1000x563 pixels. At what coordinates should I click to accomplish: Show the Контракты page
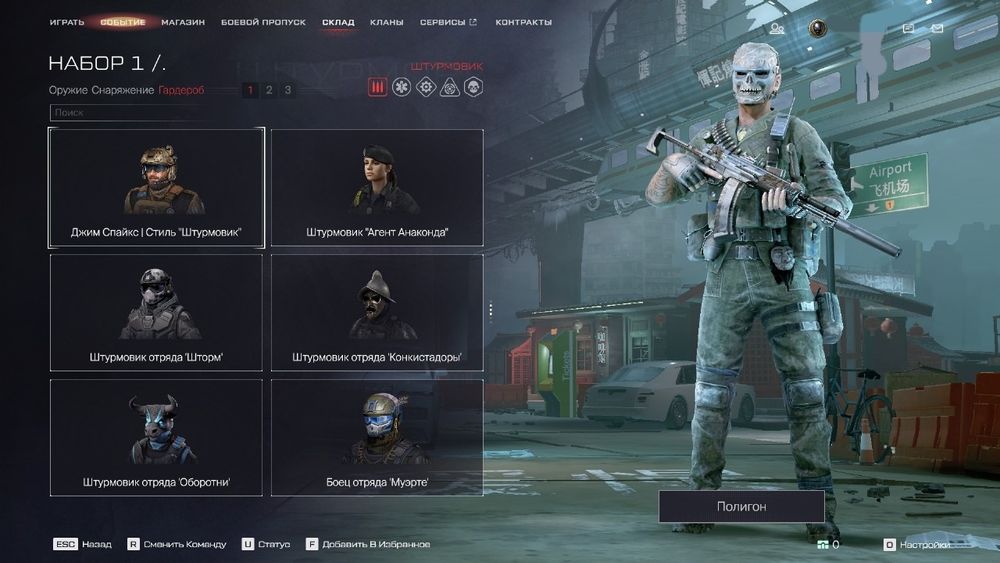[523, 22]
